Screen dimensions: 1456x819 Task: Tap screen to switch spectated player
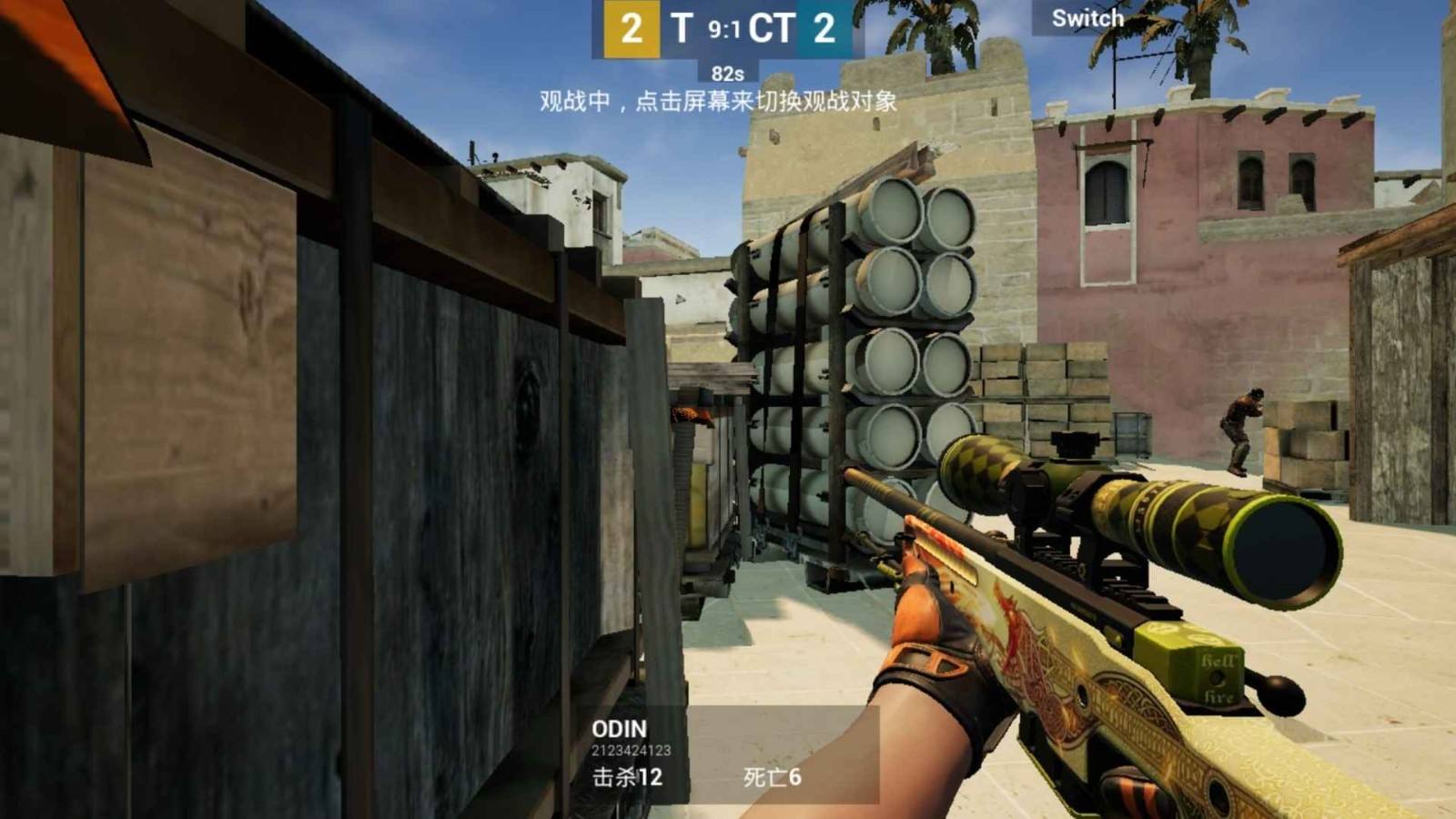pyautogui.click(x=719, y=102)
